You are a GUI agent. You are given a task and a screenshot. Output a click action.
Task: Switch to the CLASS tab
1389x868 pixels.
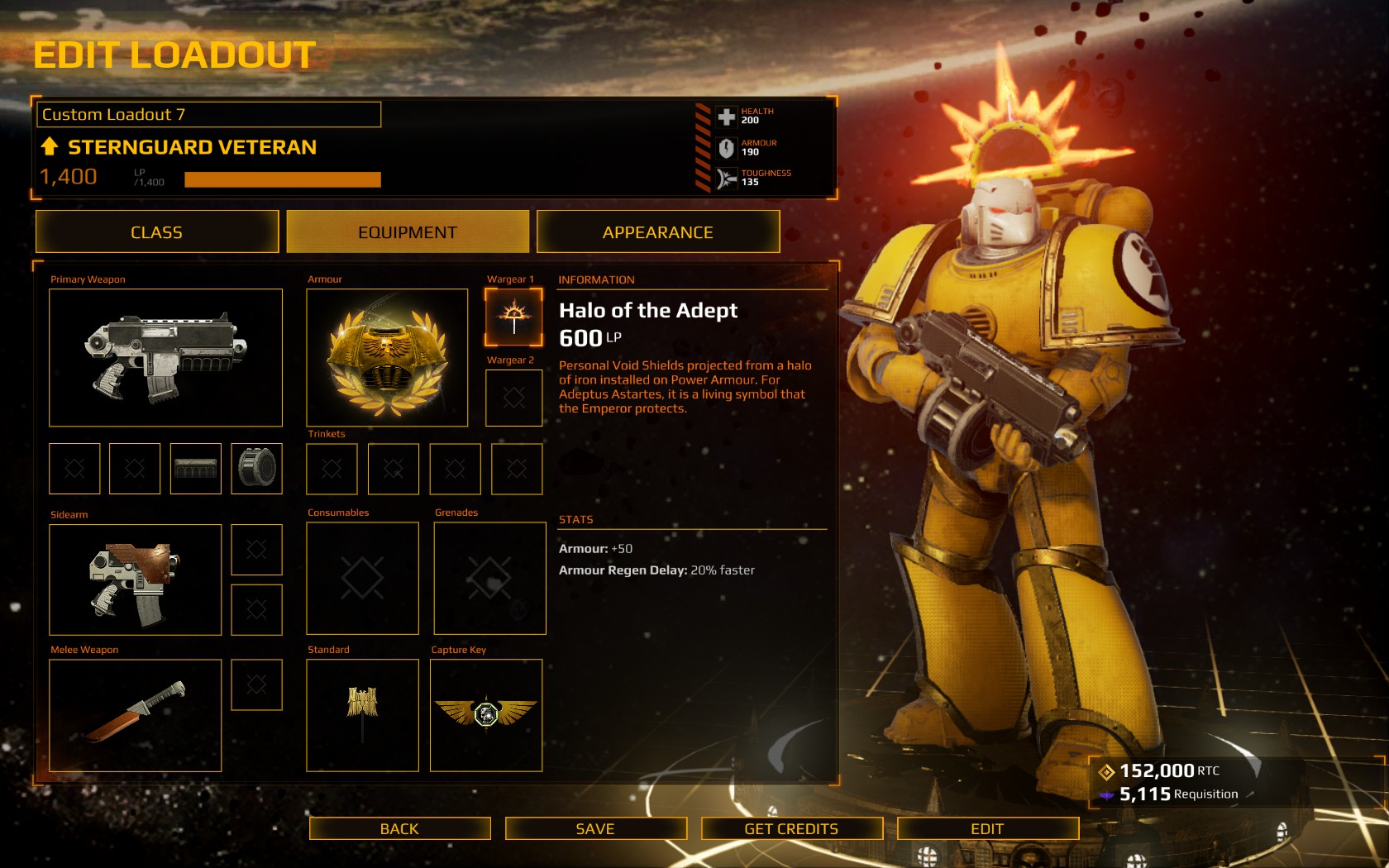[157, 232]
